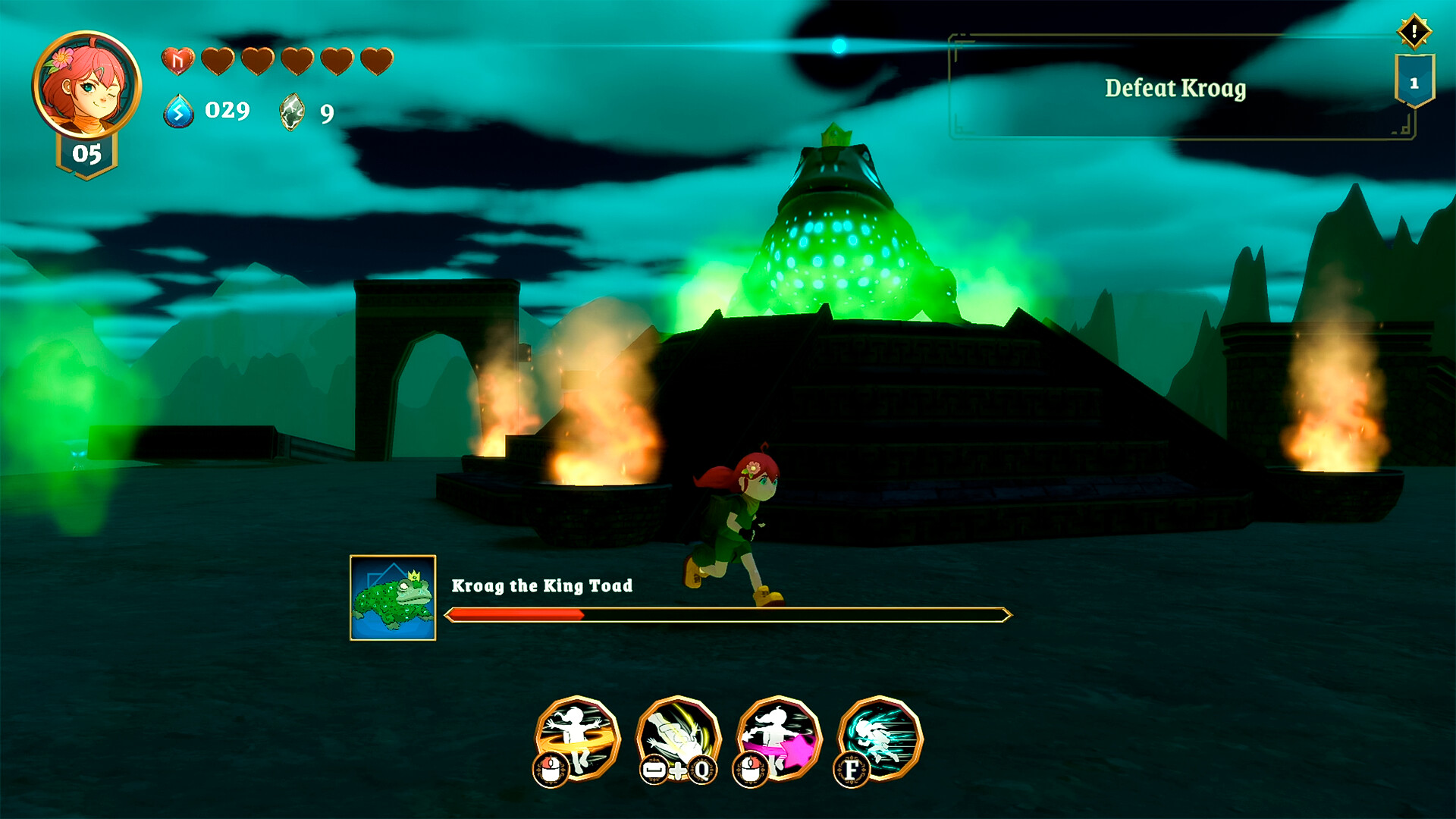Click the red-haired heroine portrait
Viewport: 1456px width, 819px height.
(x=86, y=85)
